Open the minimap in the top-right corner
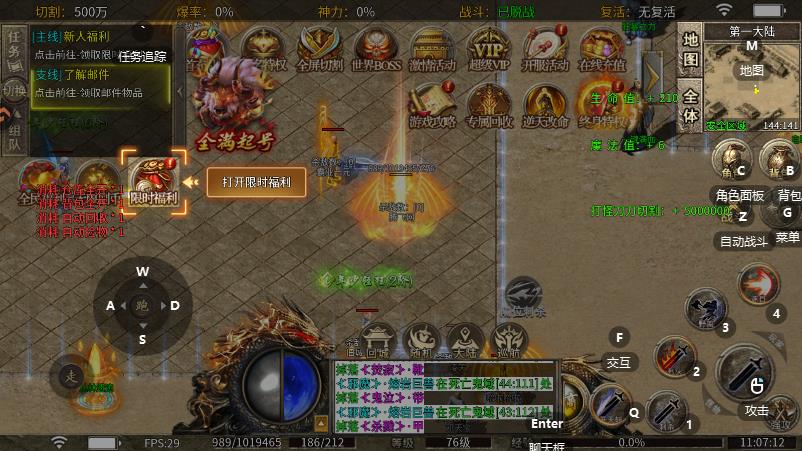The image size is (802, 451). [751, 80]
